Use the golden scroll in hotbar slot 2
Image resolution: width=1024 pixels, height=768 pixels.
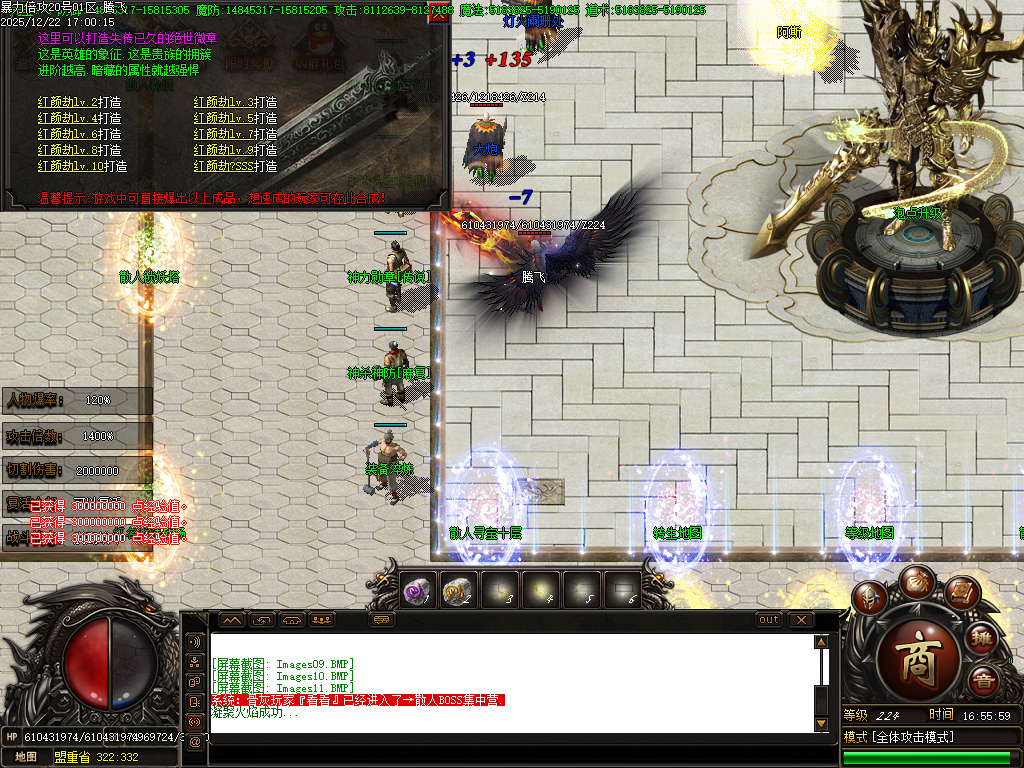(459, 590)
